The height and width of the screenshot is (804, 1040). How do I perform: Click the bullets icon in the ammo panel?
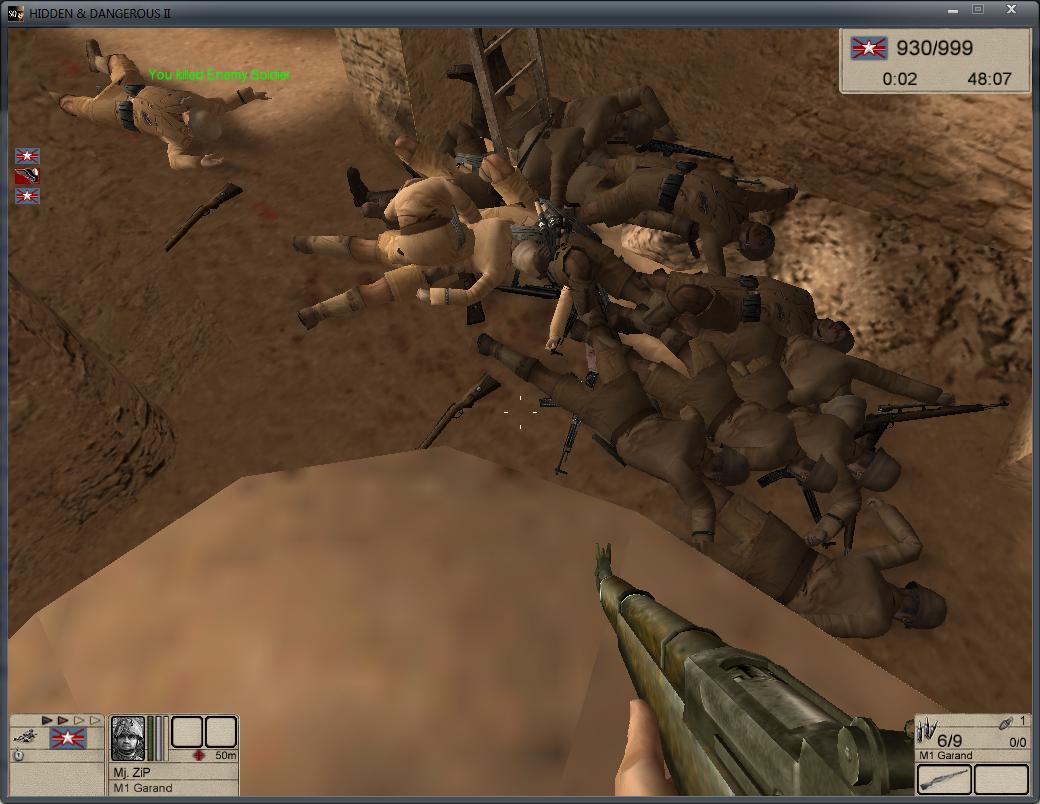click(x=926, y=730)
